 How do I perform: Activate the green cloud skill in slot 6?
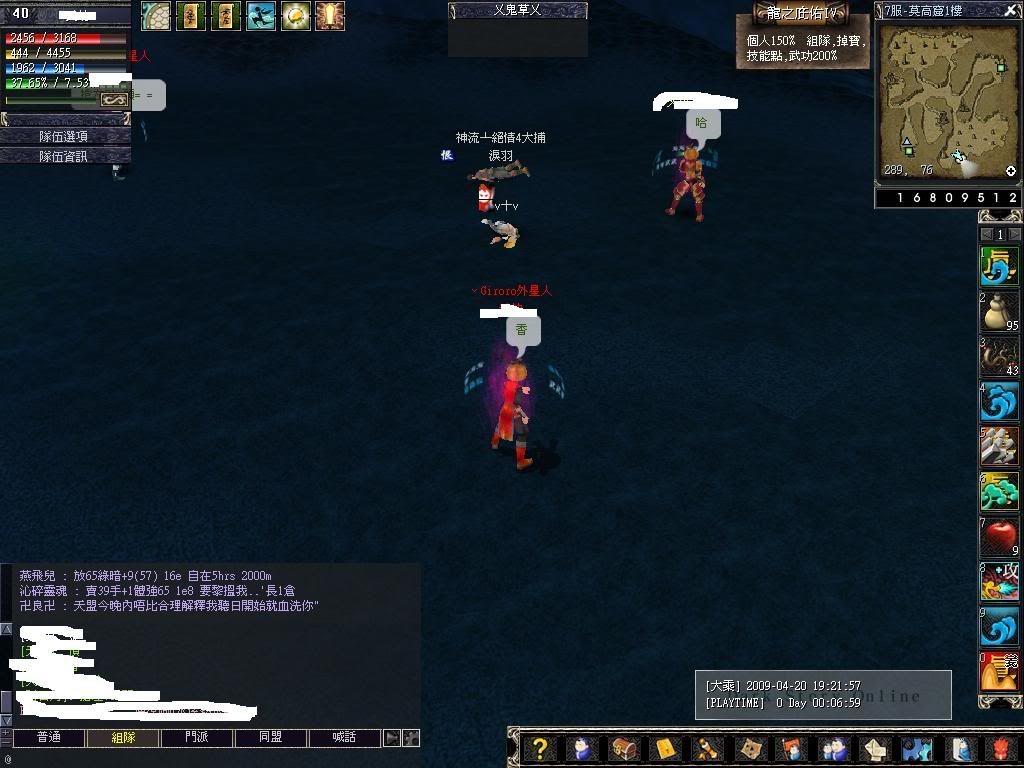tap(998, 492)
